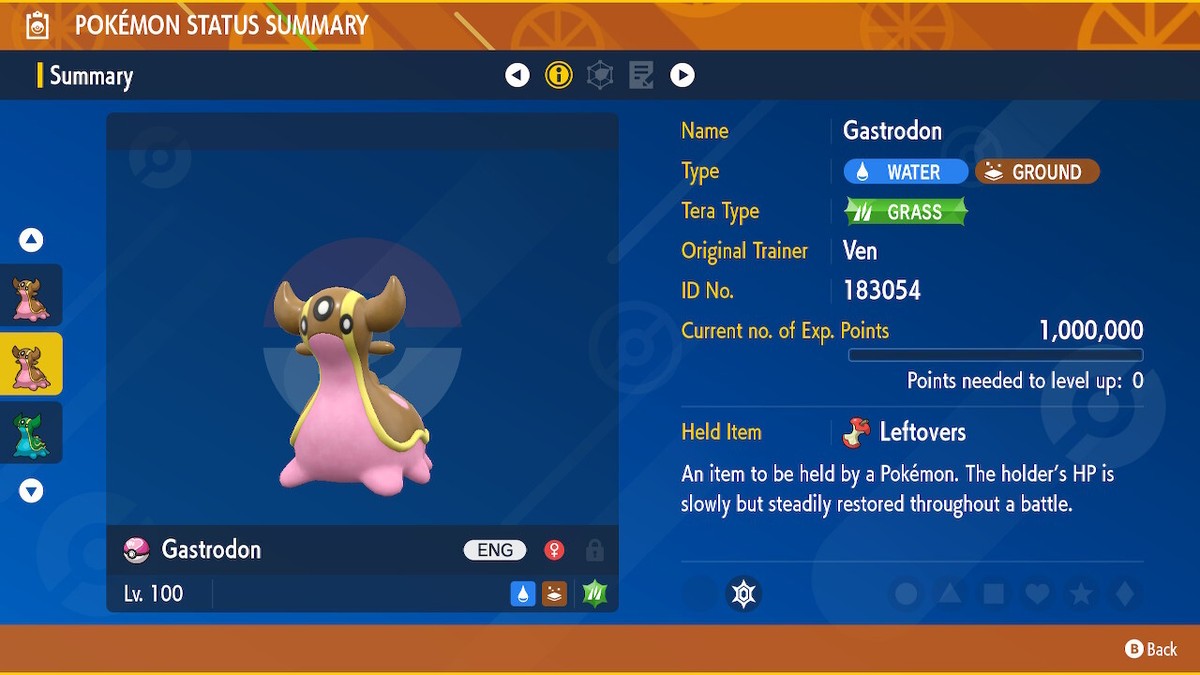Toggle the star marking symbol
1200x675 pixels.
pos(1081,594)
